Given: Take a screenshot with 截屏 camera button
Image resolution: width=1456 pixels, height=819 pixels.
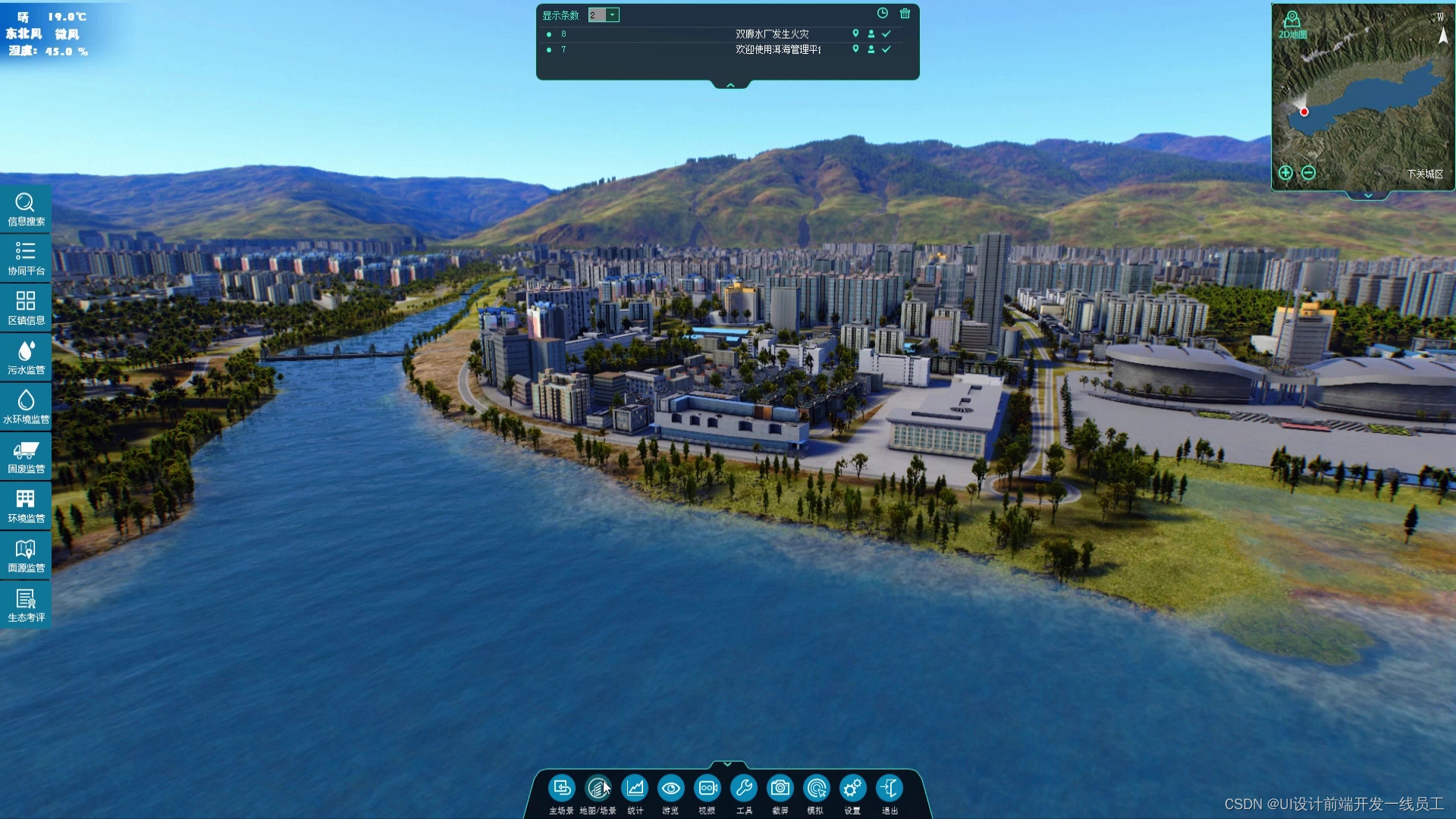Looking at the screenshot, I should pyautogui.click(x=780, y=789).
